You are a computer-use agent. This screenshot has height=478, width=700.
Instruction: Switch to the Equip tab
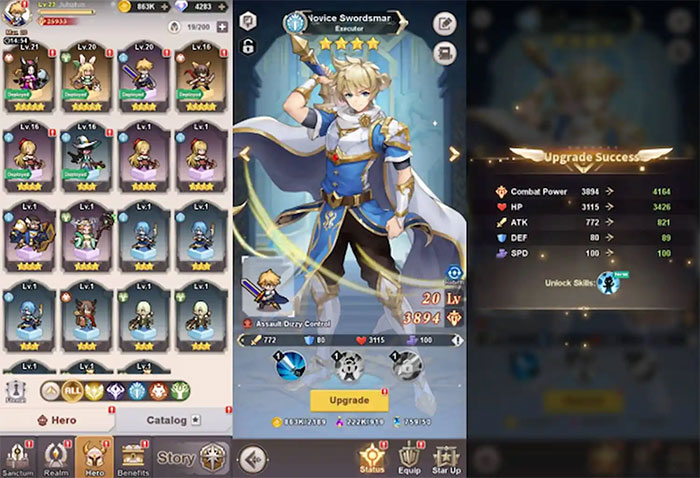tap(409, 458)
